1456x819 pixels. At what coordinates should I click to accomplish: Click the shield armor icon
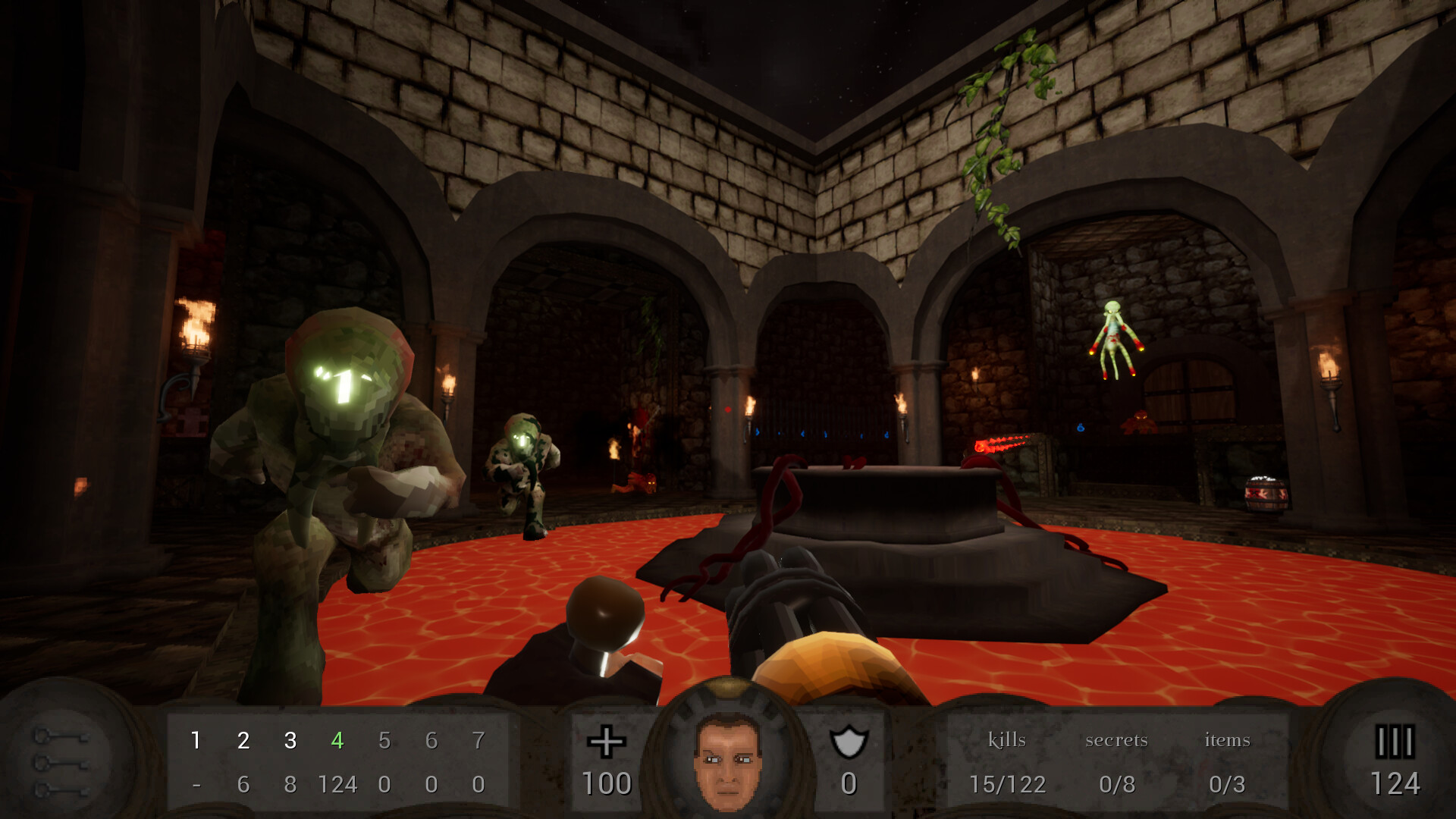(x=849, y=742)
